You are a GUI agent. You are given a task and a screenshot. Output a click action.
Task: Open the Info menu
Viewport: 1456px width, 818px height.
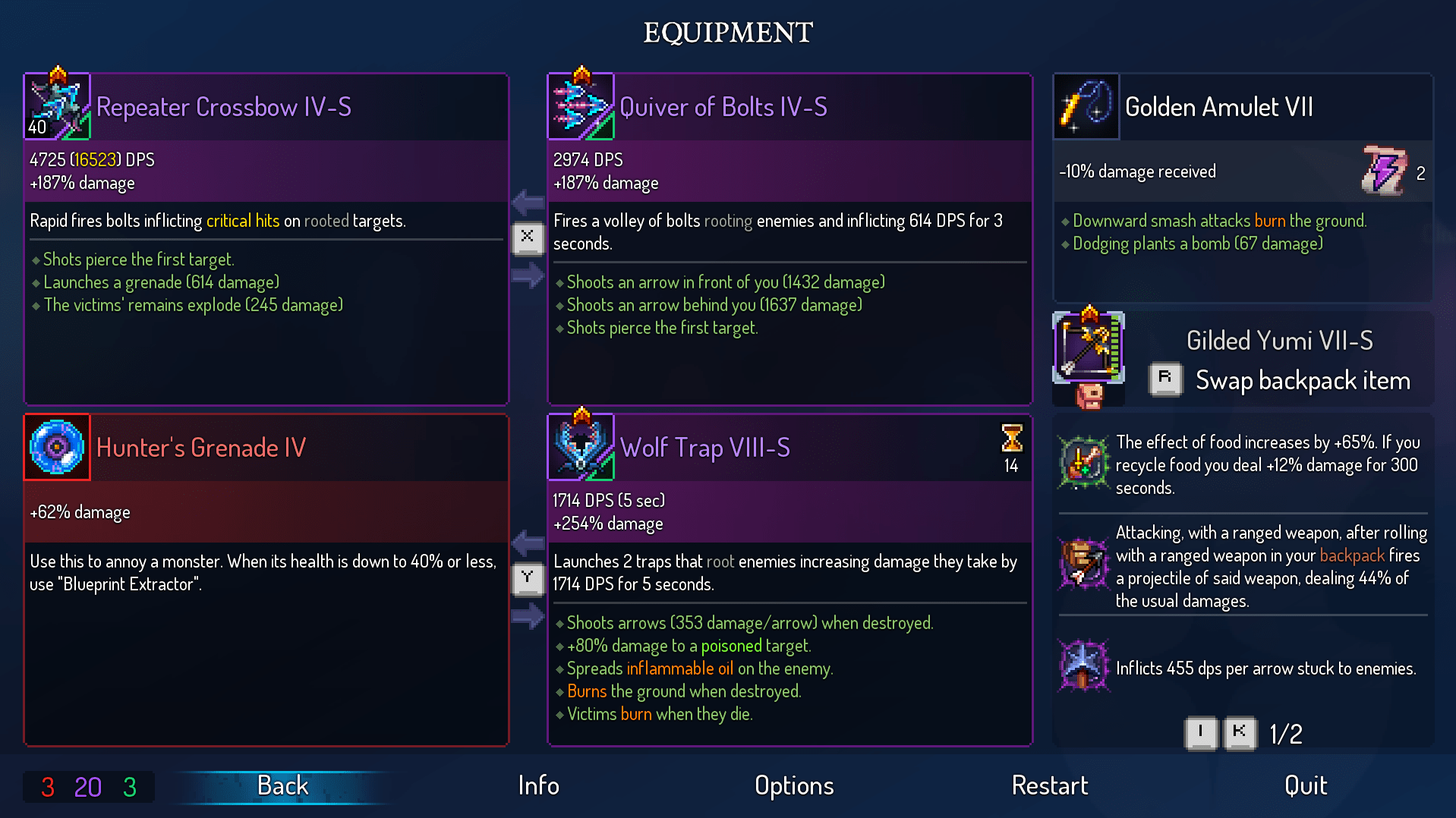pos(538,786)
